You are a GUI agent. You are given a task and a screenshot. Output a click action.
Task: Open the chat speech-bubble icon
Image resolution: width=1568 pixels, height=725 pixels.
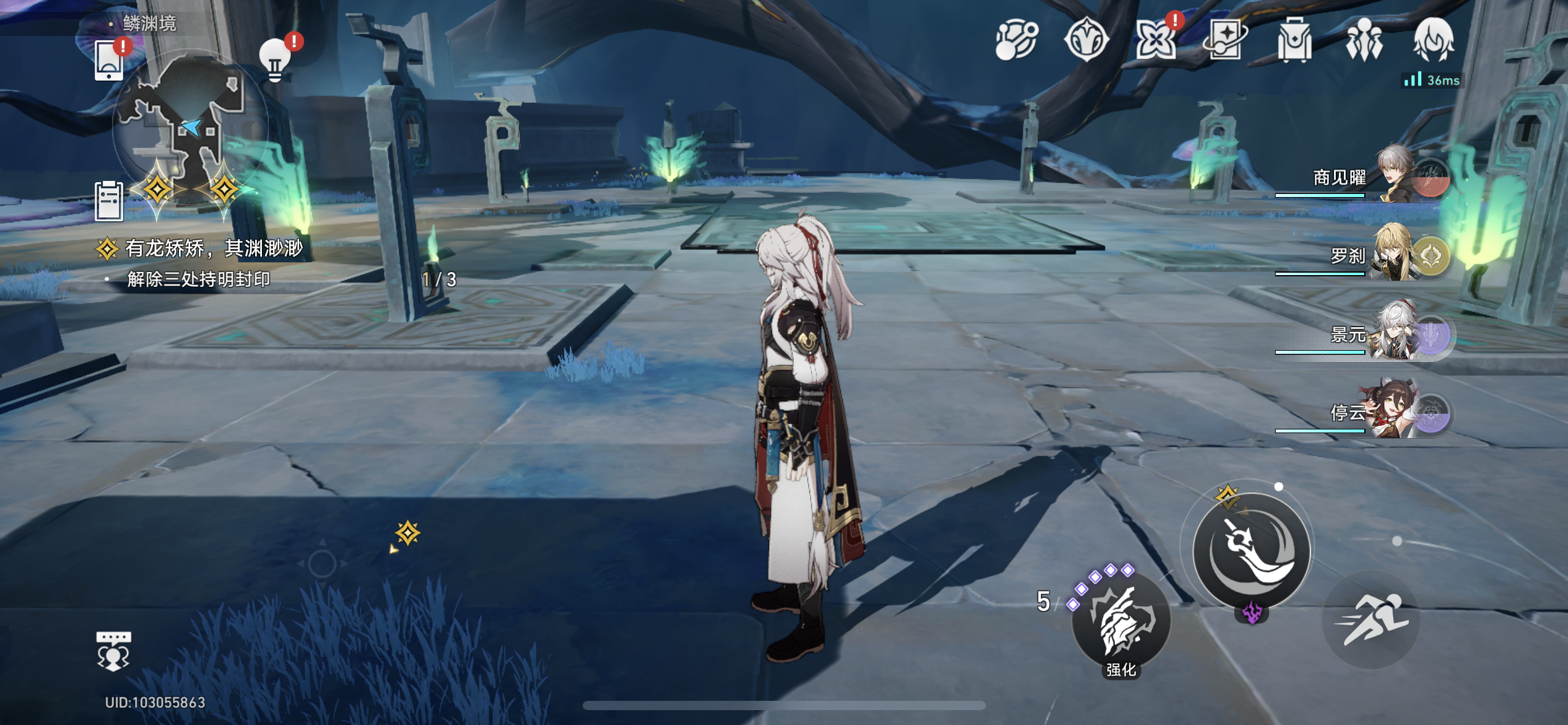tap(113, 651)
